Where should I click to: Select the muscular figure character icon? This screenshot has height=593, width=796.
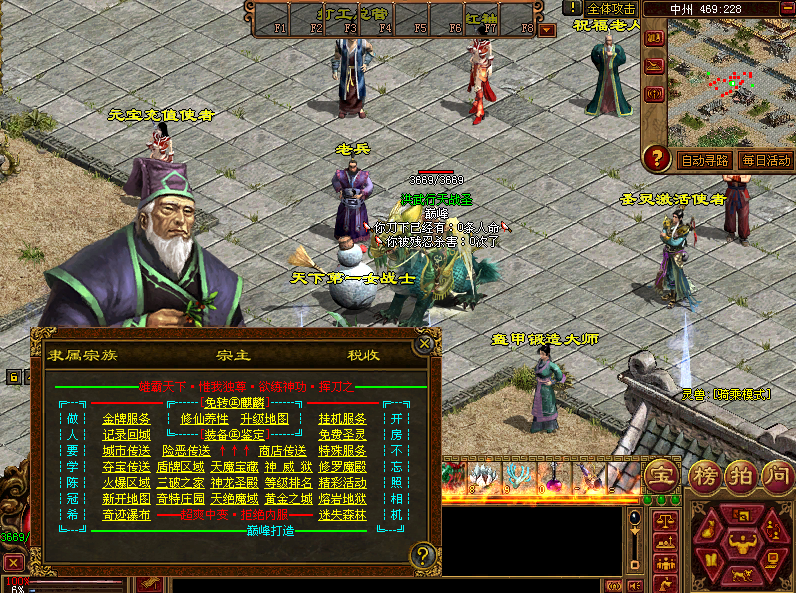point(741,546)
